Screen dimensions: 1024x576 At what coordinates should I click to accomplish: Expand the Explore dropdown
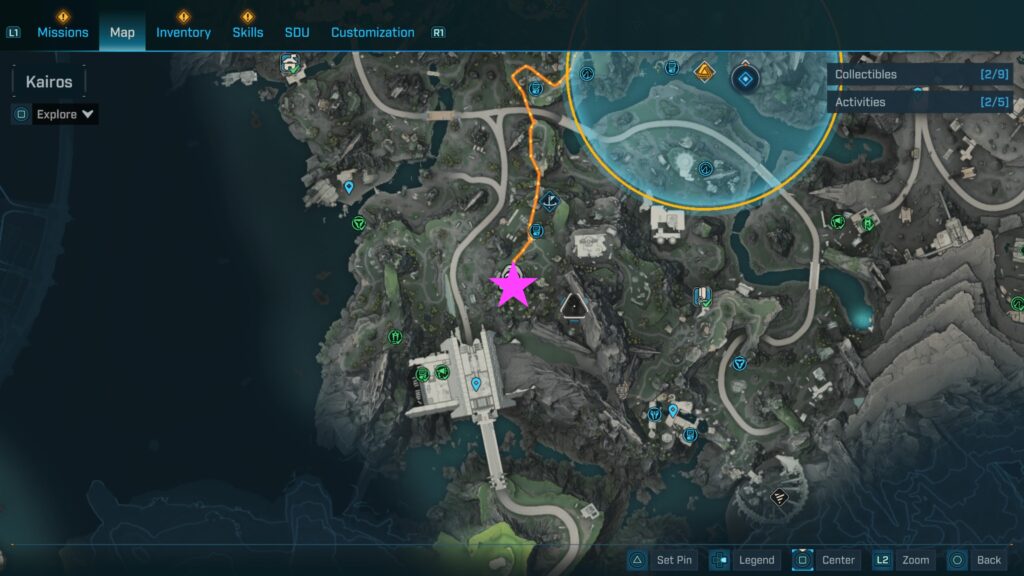66,114
